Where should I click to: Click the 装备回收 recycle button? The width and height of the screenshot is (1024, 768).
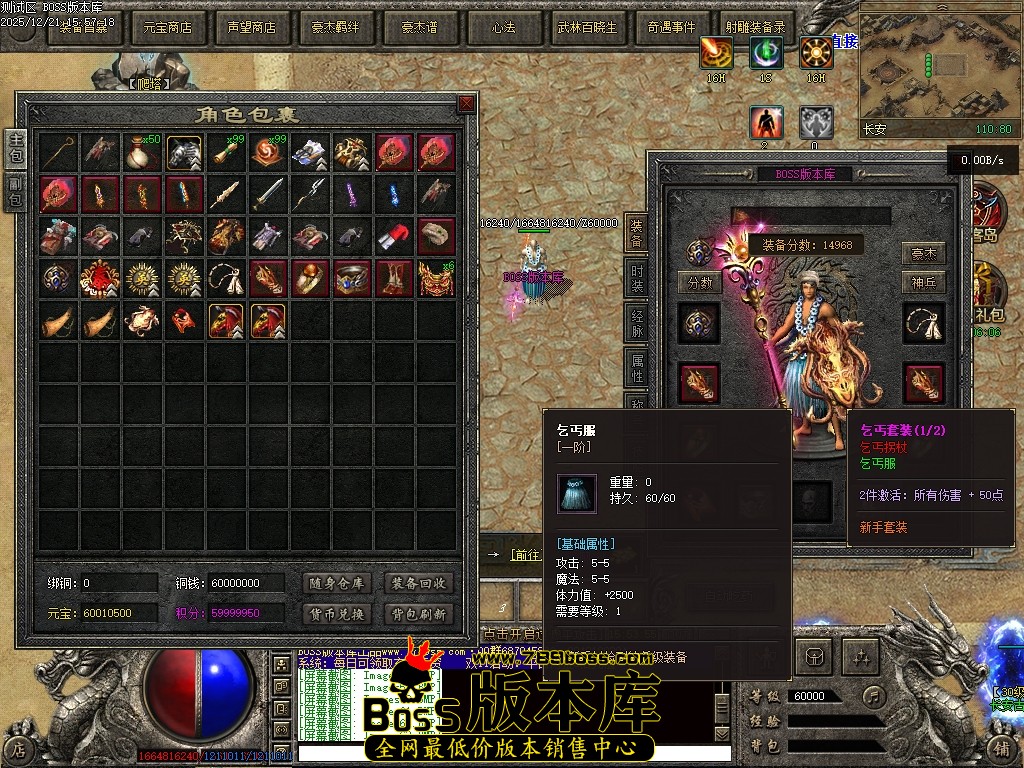pos(419,583)
